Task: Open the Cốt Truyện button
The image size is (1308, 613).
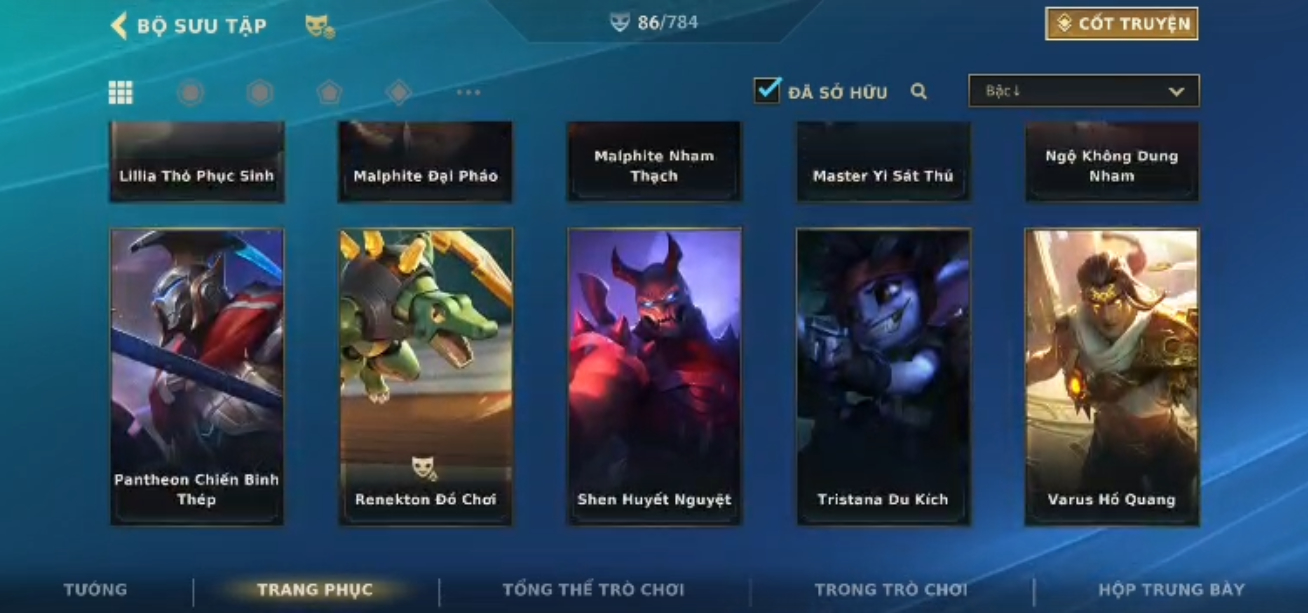Action: [1121, 24]
